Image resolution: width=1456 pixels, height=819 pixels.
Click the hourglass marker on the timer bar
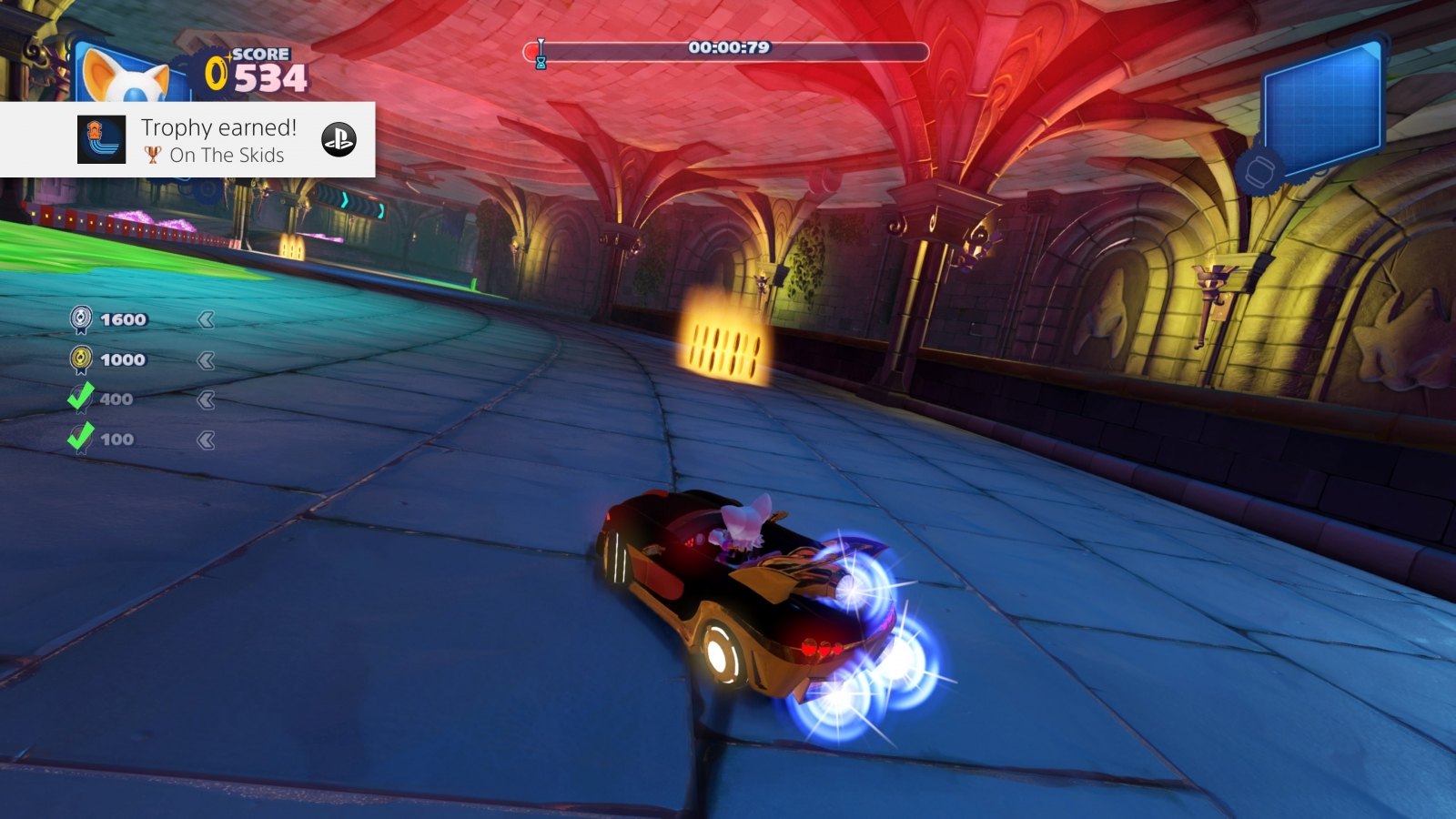pyautogui.click(x=541, y=53)
